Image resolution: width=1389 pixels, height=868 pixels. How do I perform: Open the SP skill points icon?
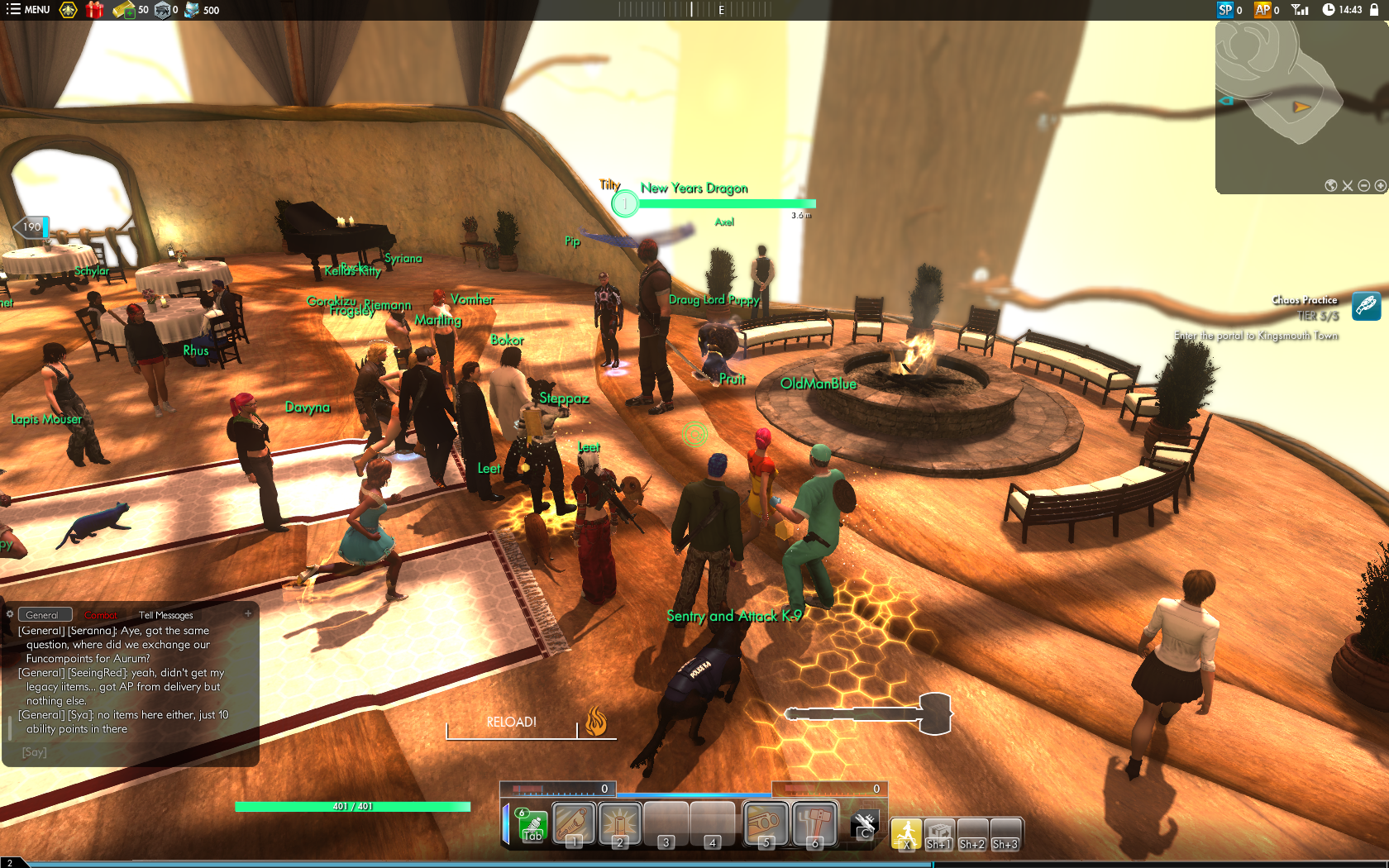tap(1225, 10)
